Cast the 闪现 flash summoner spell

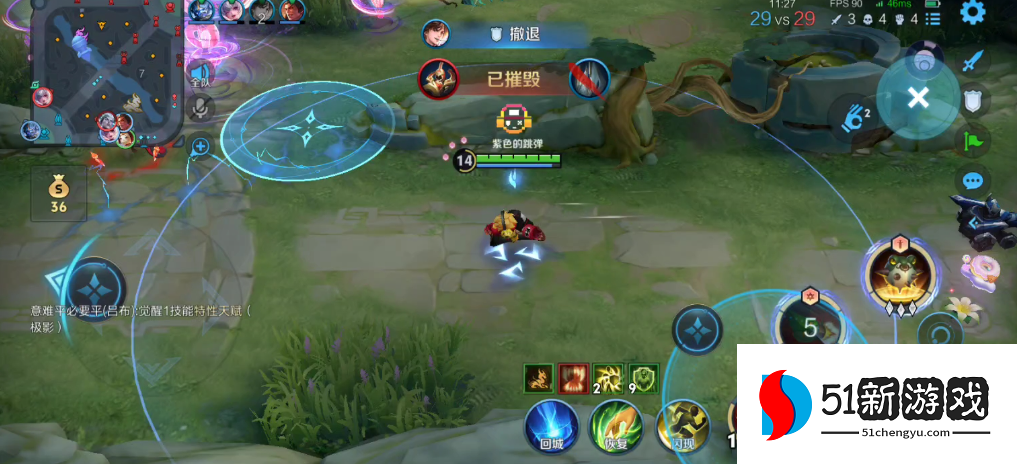coord(682,427)
